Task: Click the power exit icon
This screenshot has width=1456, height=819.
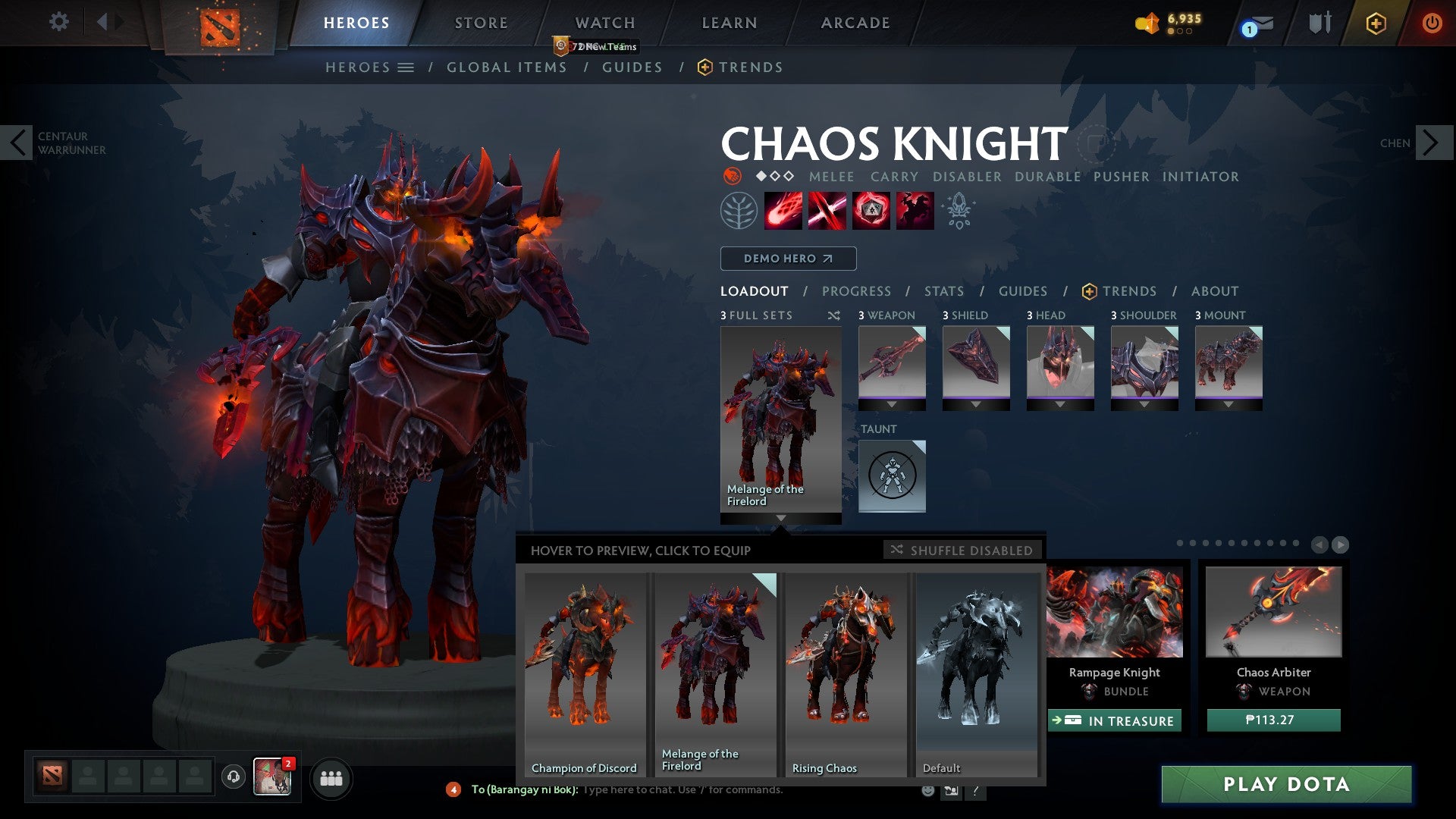Action: click(1432, 23)
